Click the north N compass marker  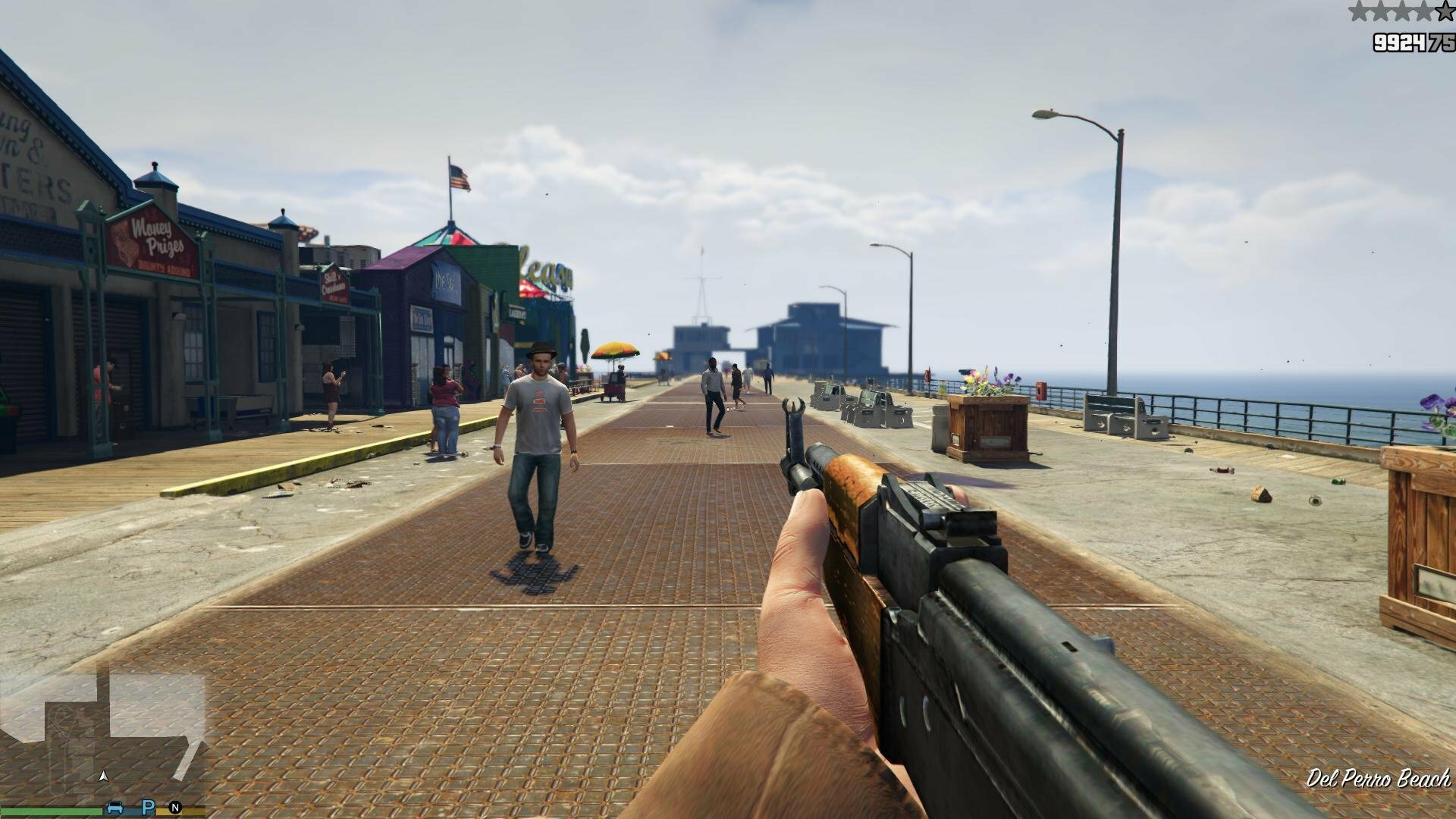pos(175,808)
